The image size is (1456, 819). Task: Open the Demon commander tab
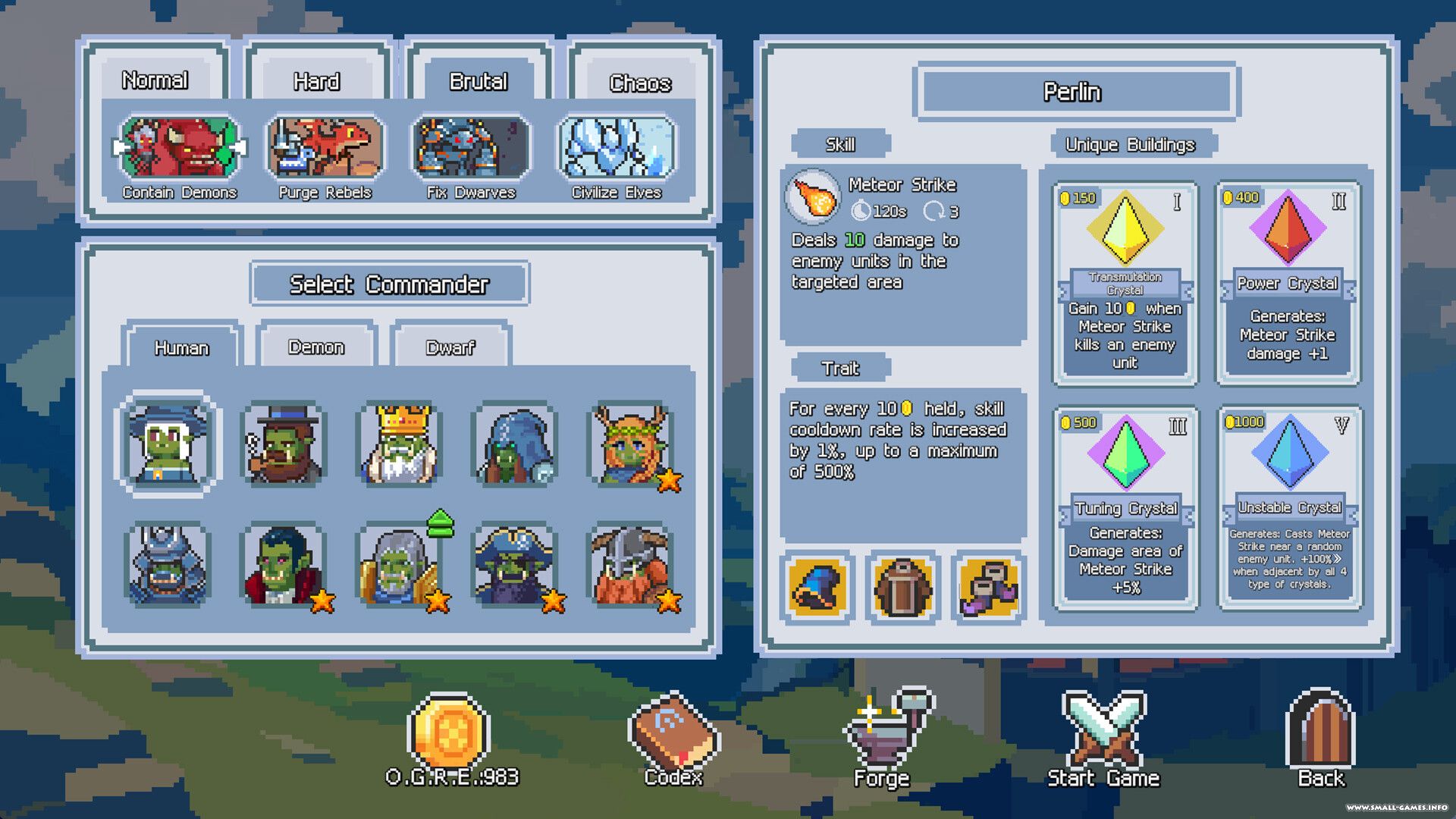coord(316,347)
